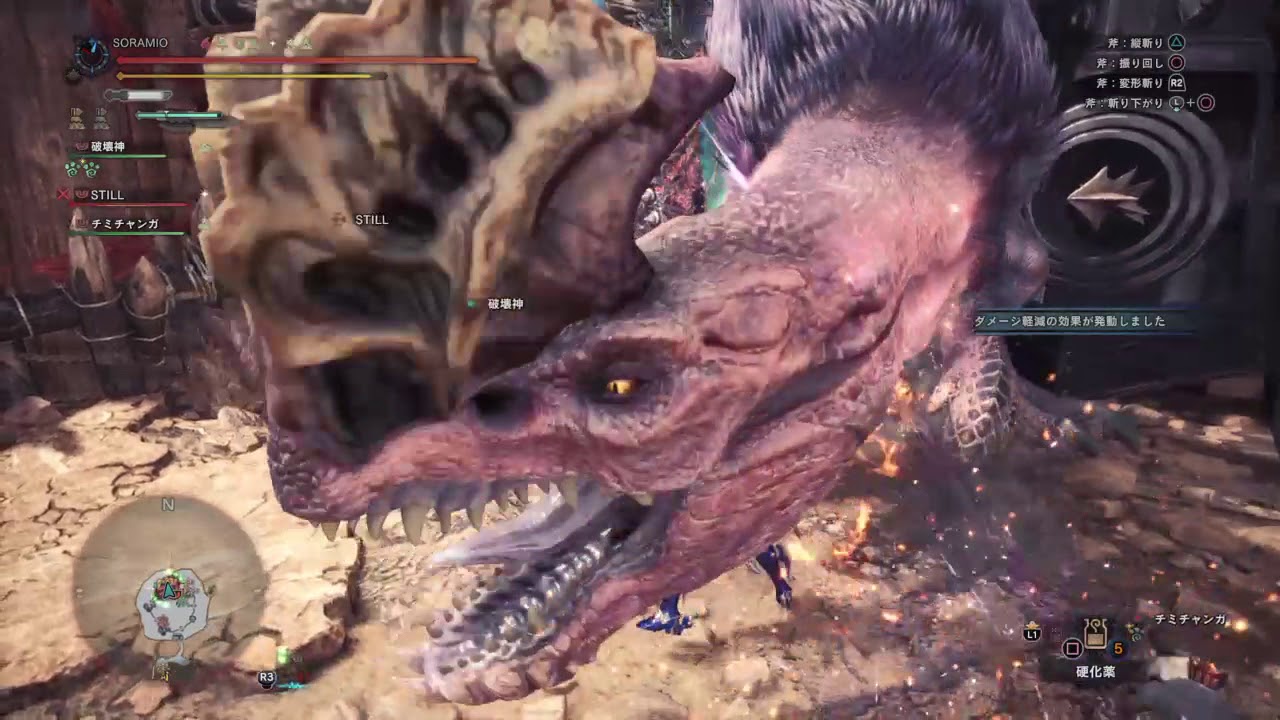Viewport: 1280px width, 720px height.
Task: Select the 硬化薬 item slot icon
Action: point(1095,637)
